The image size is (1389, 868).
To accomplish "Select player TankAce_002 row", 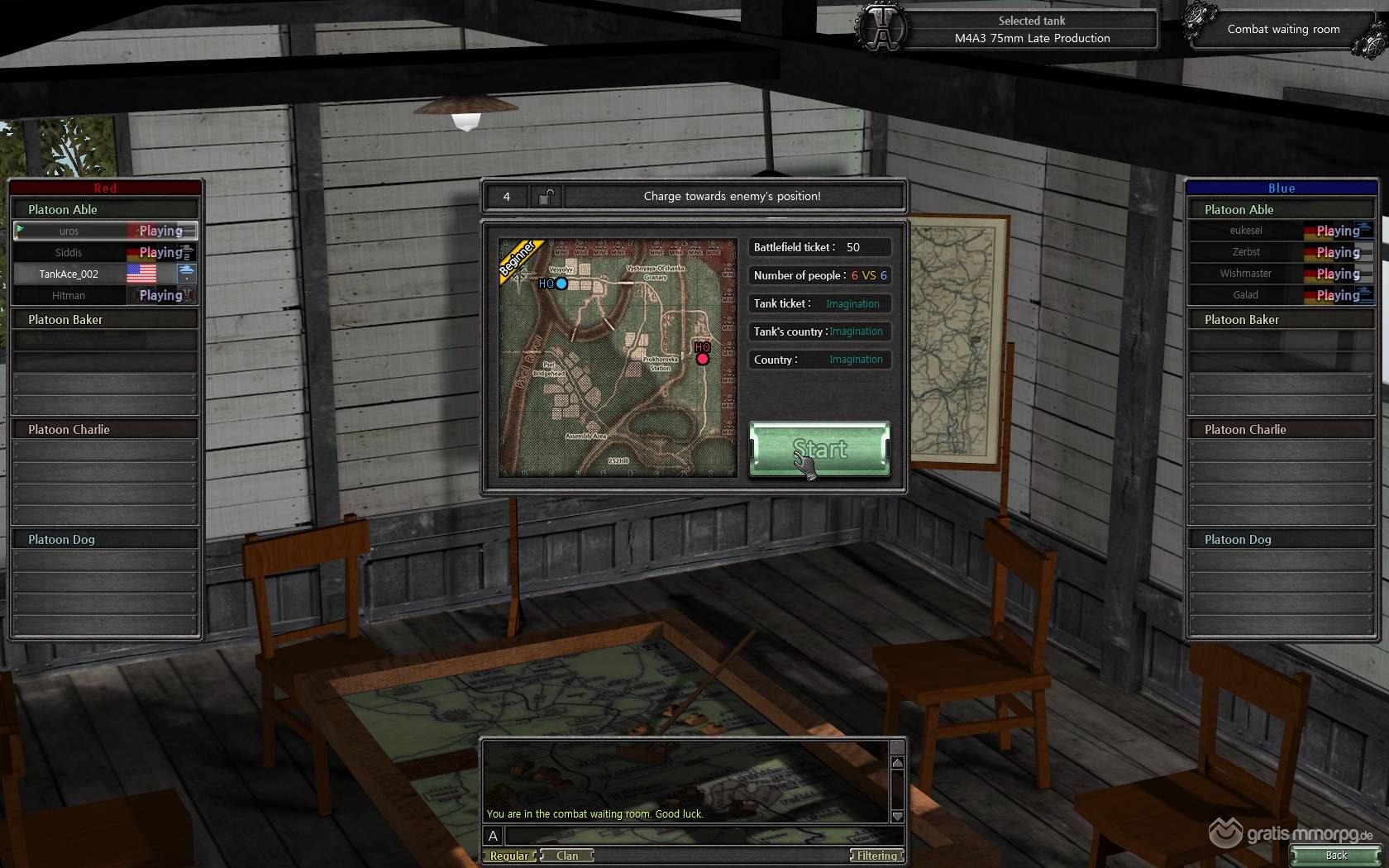I will tap(69, 274).
